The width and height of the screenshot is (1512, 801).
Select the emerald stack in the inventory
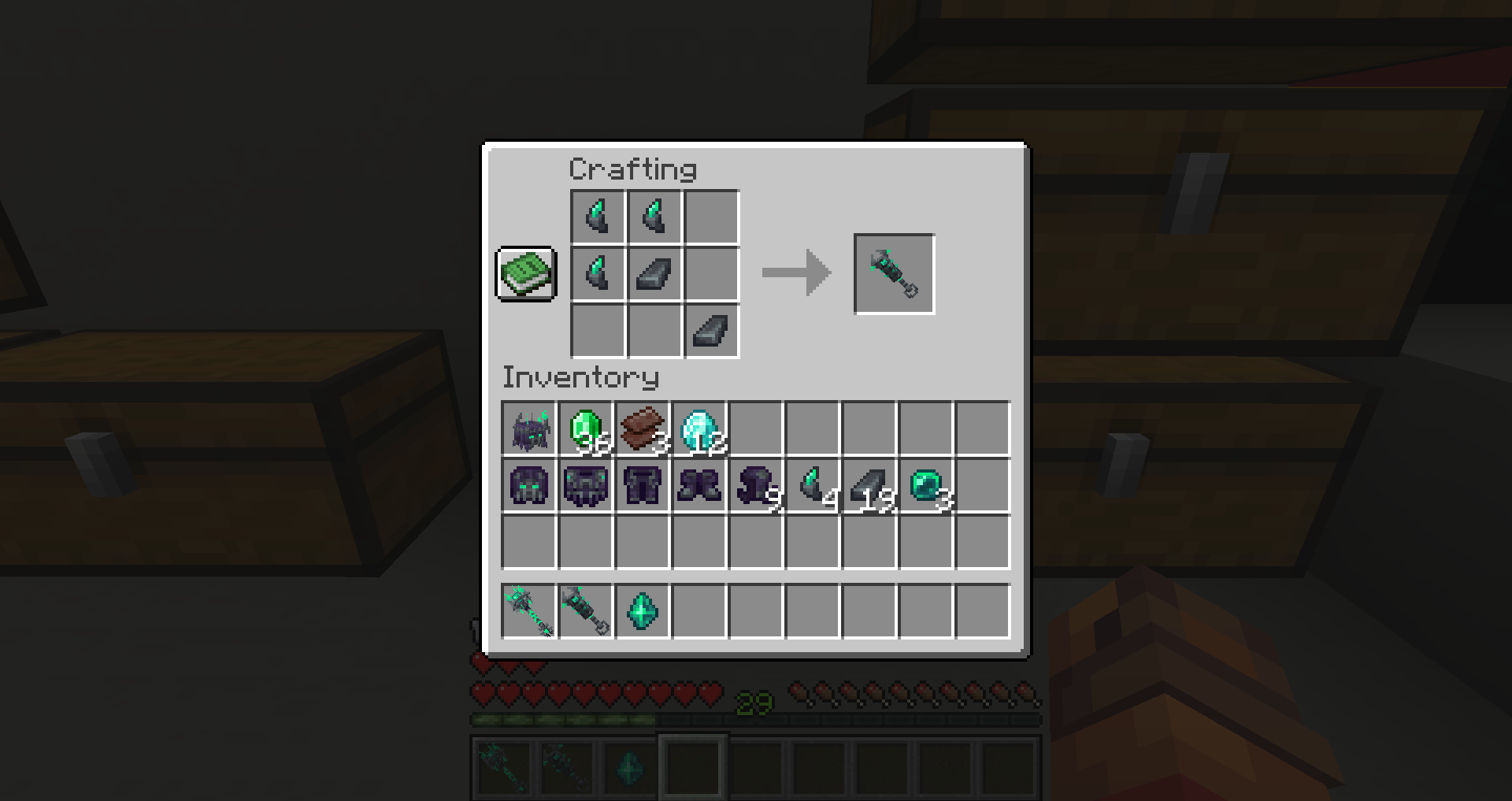point(585,428)
